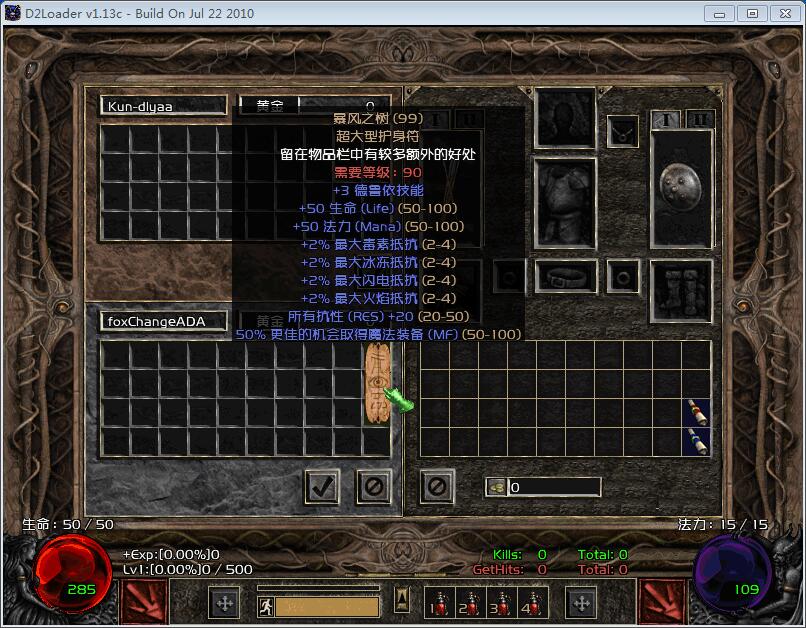Switch to weapon set I tab

666,120
